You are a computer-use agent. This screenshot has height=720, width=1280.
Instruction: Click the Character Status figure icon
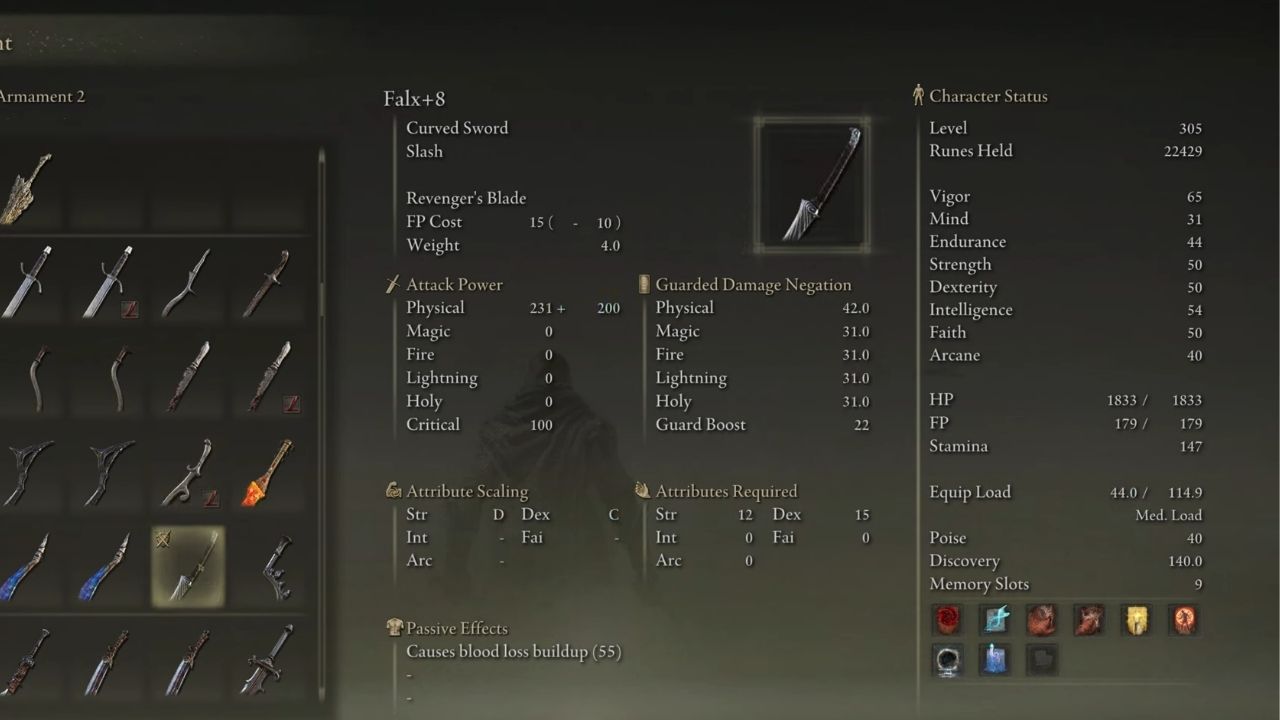pyautogui.click(x=917, y=95)
